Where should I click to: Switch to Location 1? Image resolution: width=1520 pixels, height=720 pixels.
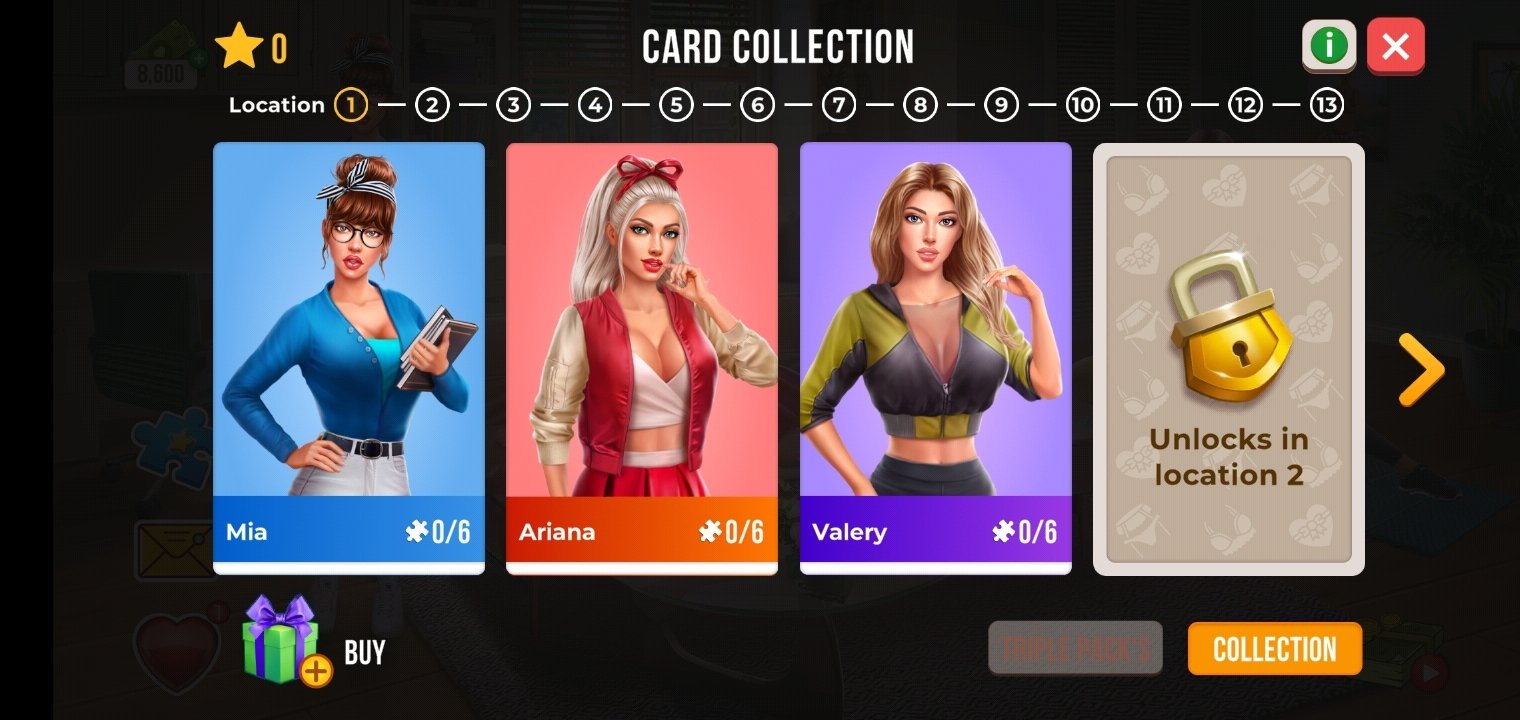[x=351, y=105]
